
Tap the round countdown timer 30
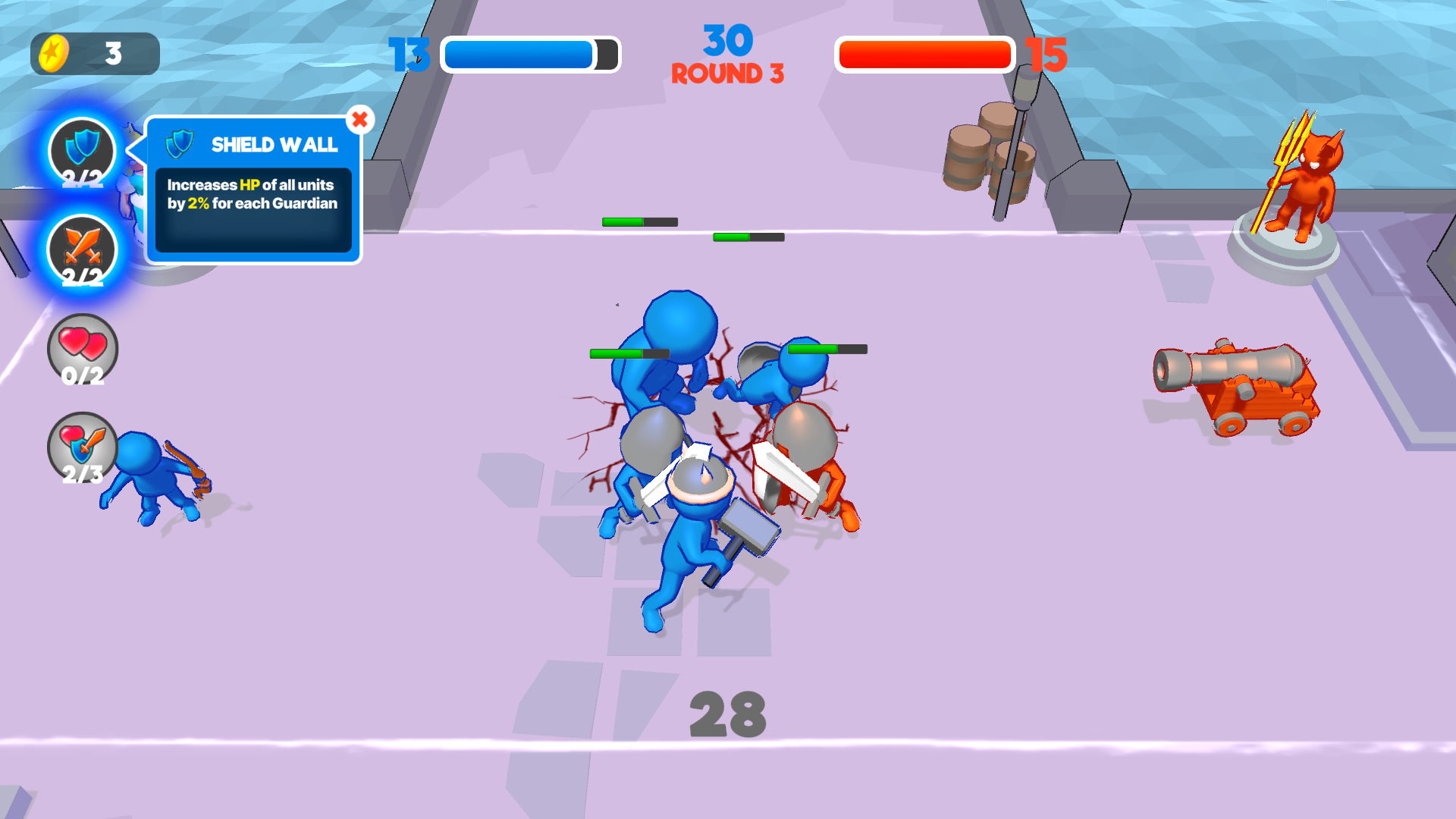click(x=727, y=39)
